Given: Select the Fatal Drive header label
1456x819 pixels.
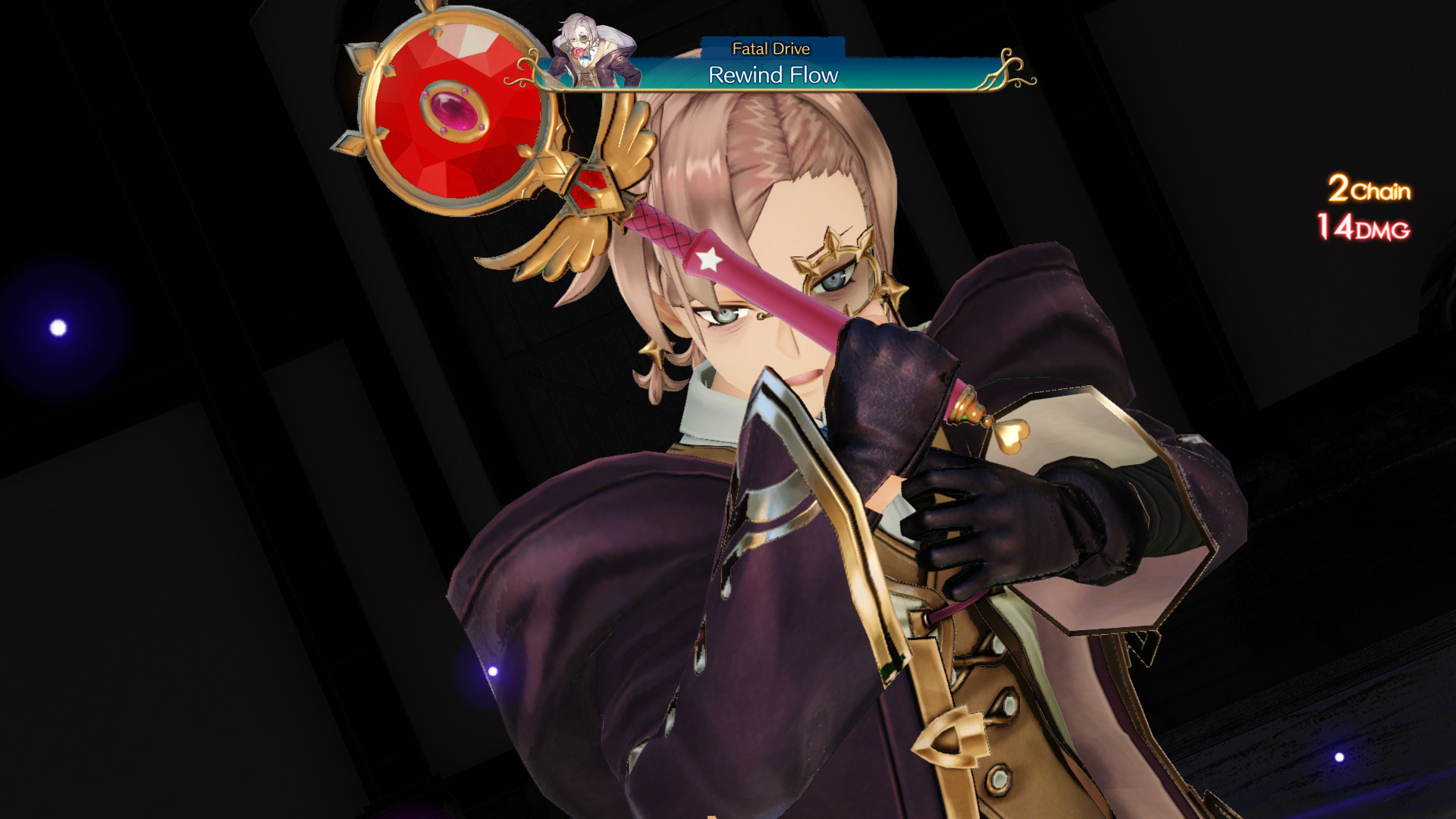Looking at the screenshot, I should 770,48.
